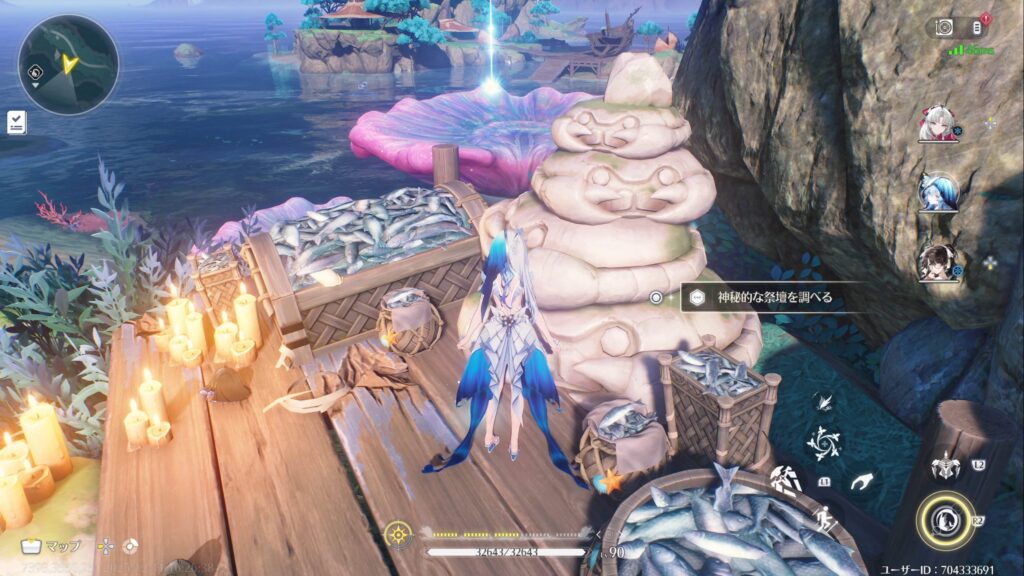Tap the striped attack icon beside L1
This screenshot has width=1024, height=576.
(x=786, y=481)
